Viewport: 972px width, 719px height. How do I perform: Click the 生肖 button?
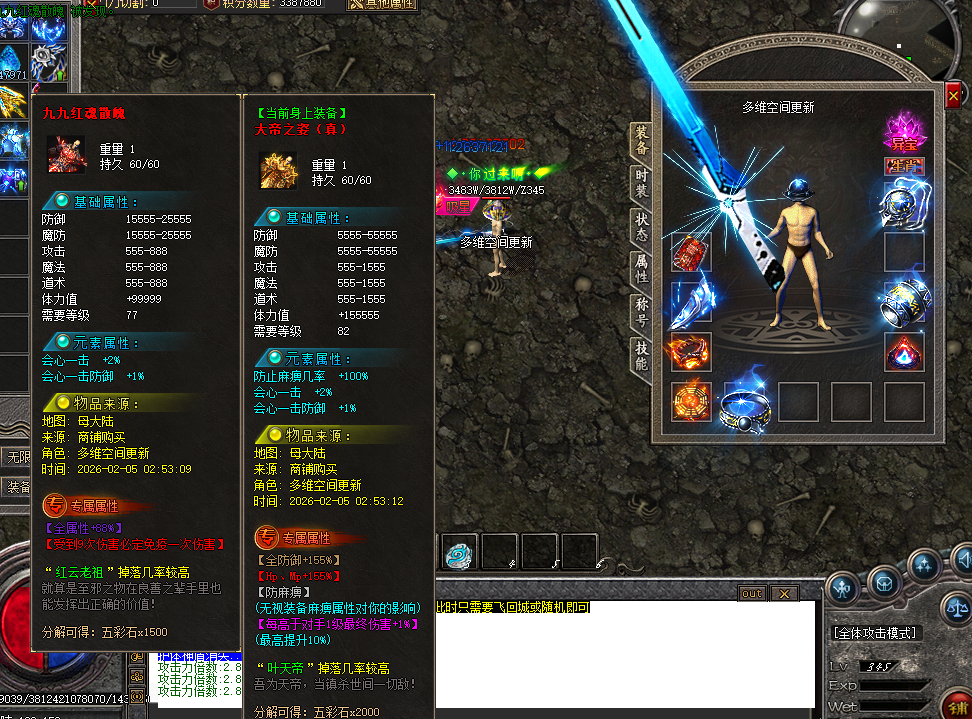(x=904, y=165)
